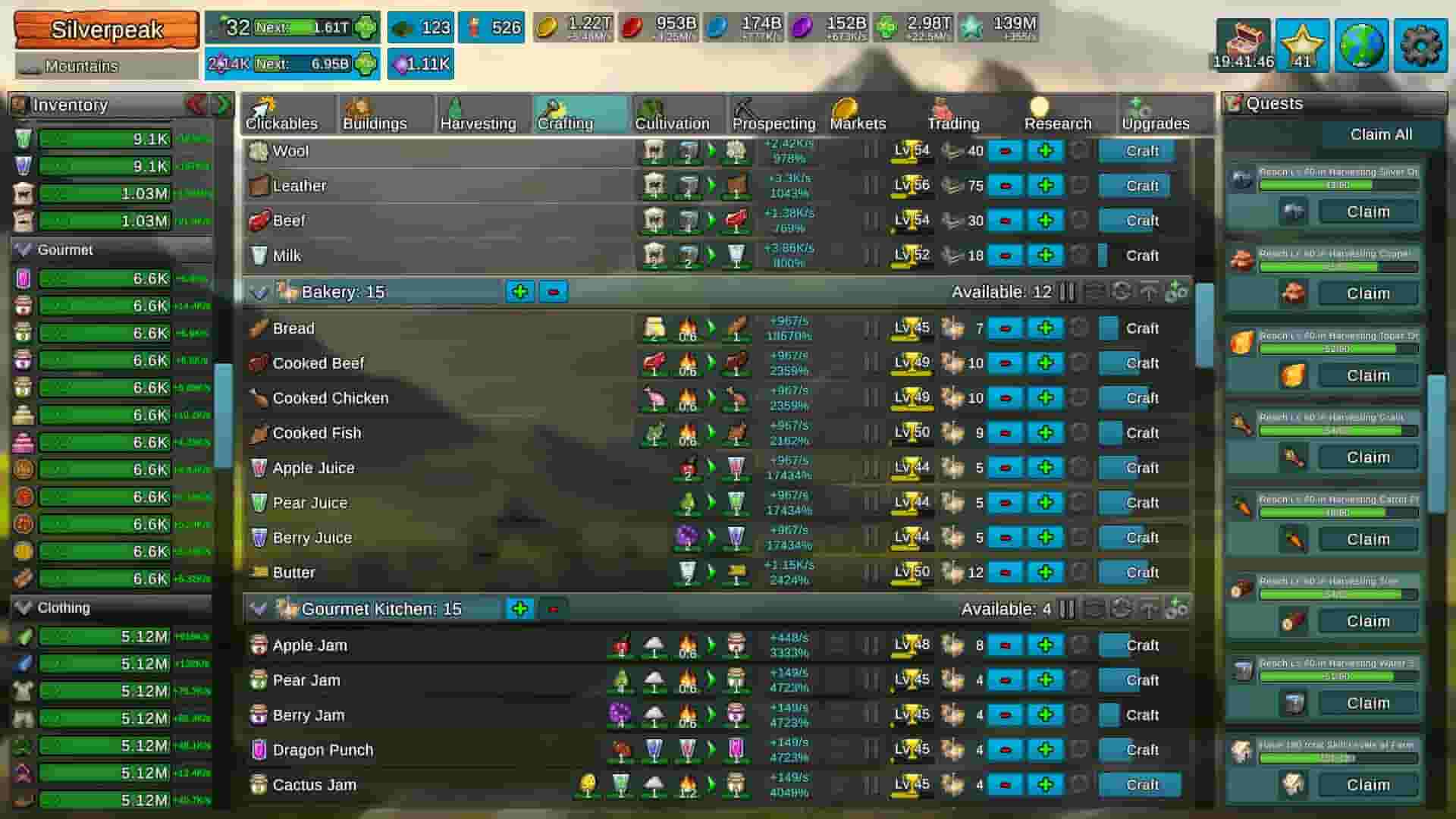The height and width of the screenshot is (819, 1456).
Task: Collapse the Bakery section with the up arrow
Action: [1150, 291]
